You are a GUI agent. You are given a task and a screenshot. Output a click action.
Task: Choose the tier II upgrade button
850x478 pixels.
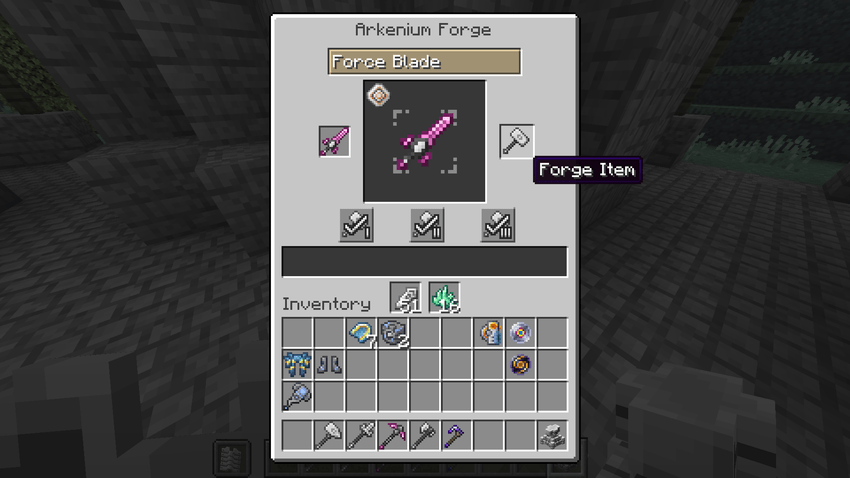[427, 225]
